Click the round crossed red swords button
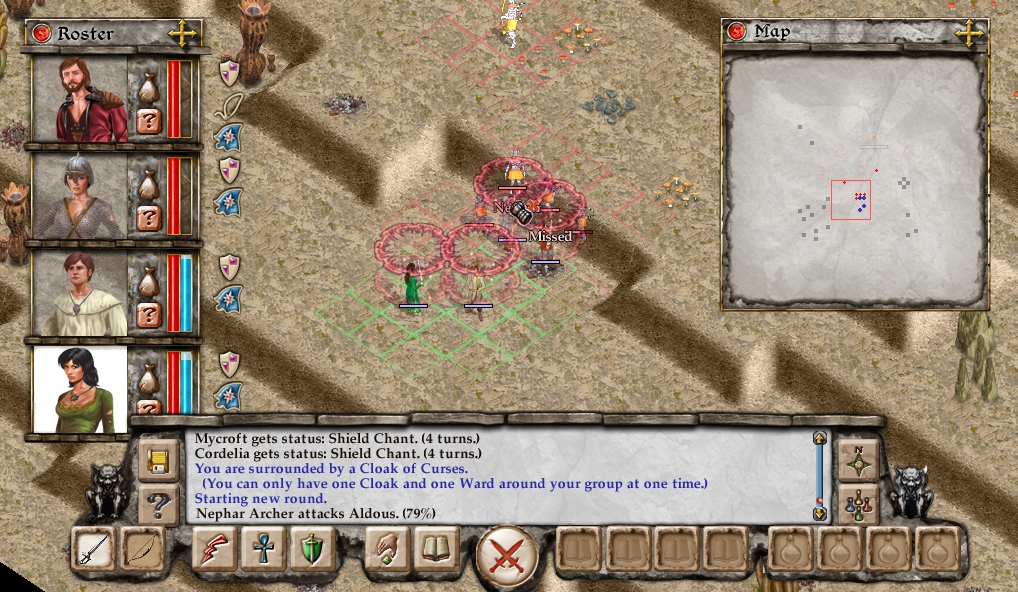Viewport: 1018px width, 592px height. [507, 554]
